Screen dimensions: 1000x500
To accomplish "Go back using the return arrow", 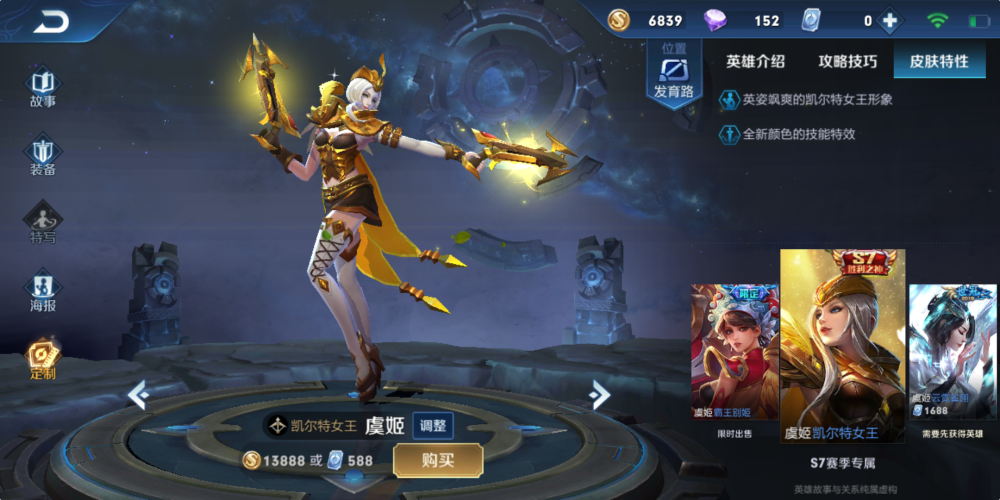I will tap(50, 21).
